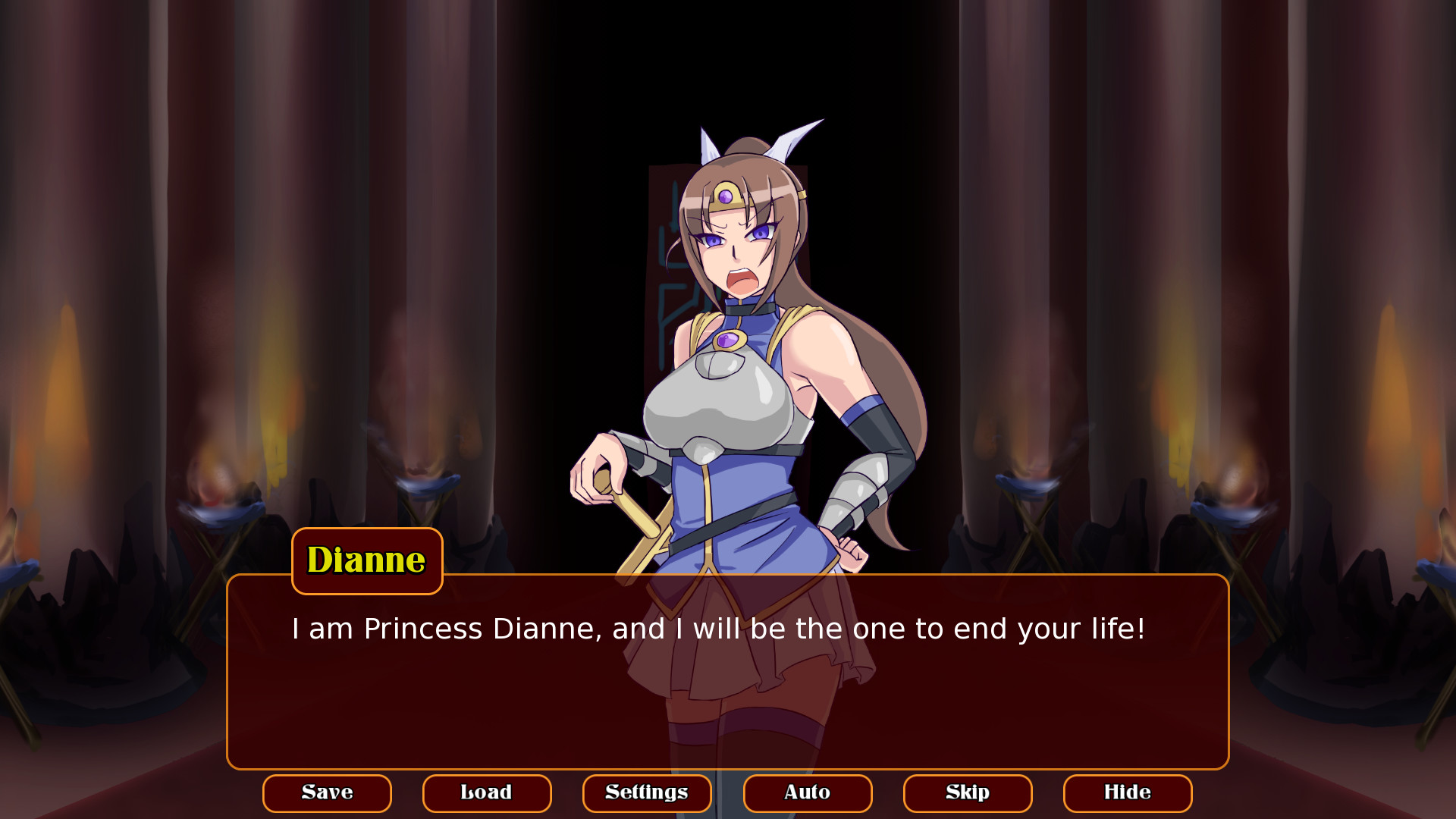Click the Dianne nameplate
The image size is (1456, 819).
366,560
